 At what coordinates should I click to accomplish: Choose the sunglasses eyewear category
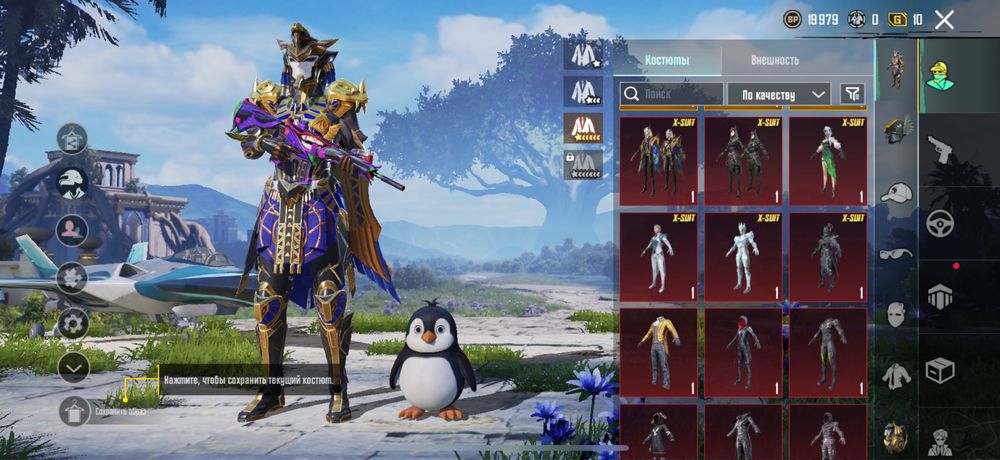896,254
